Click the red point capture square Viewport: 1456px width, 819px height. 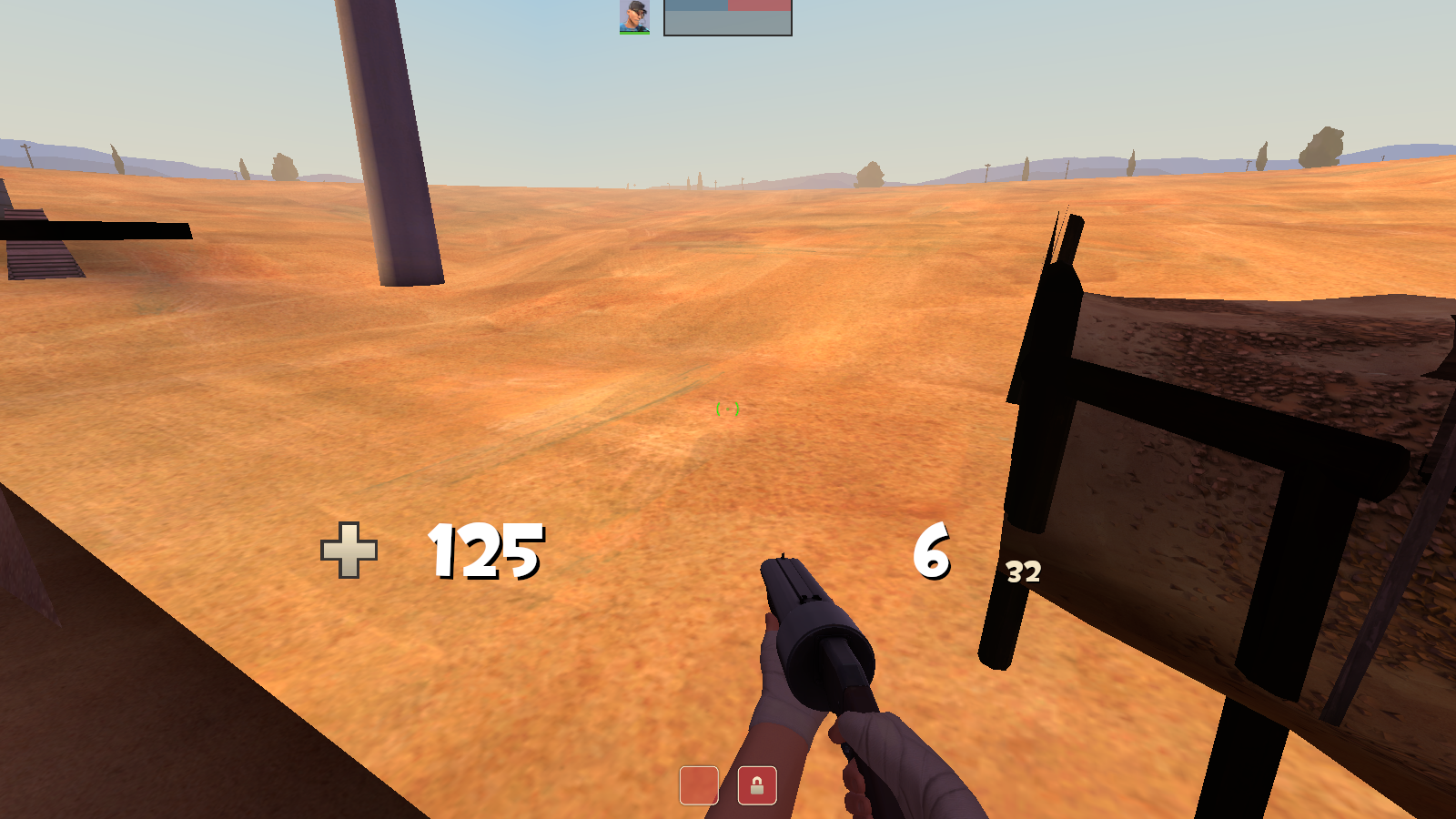[699, 784]
